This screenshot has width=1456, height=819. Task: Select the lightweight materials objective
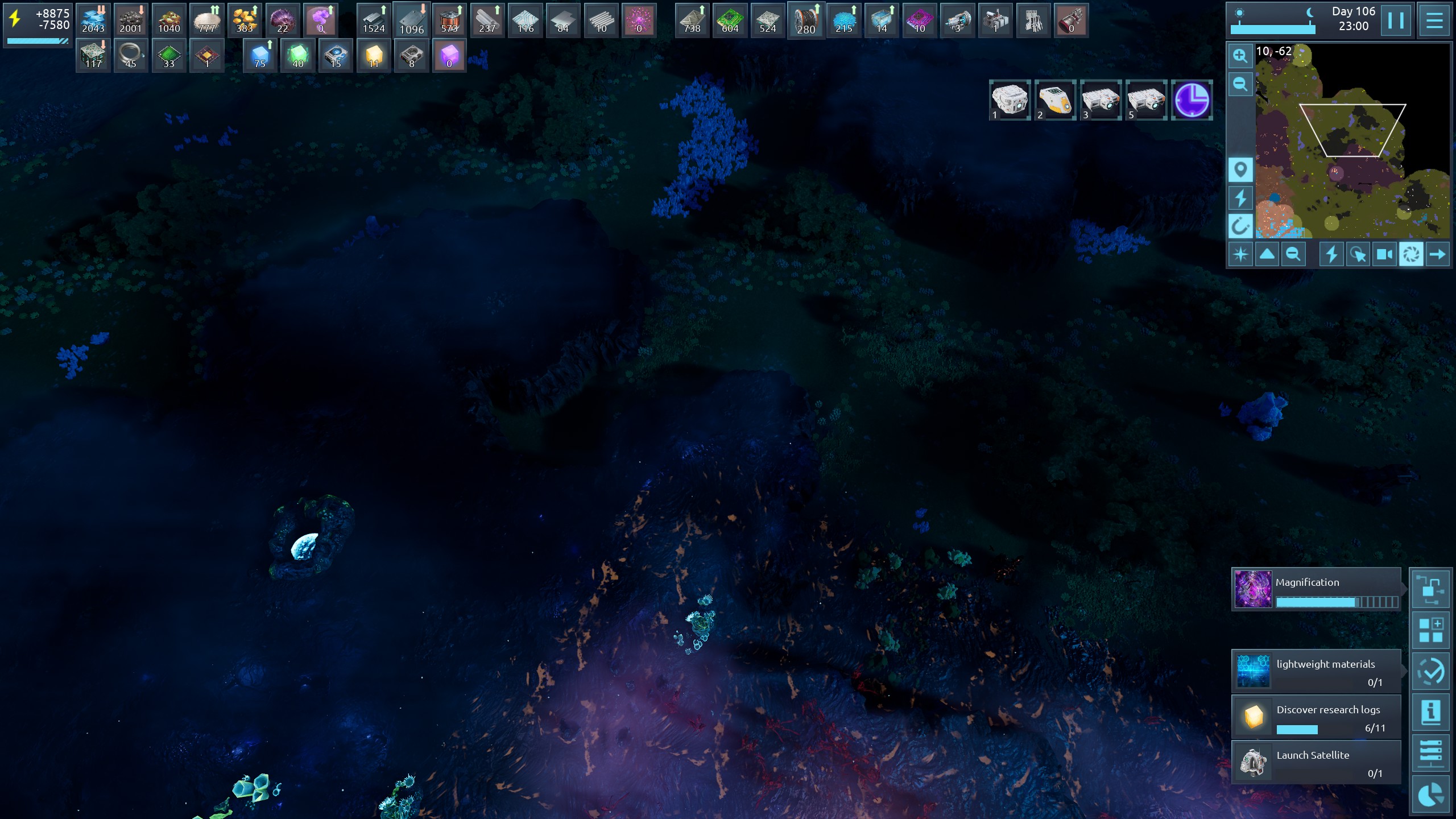click(x=1316, y=672)
